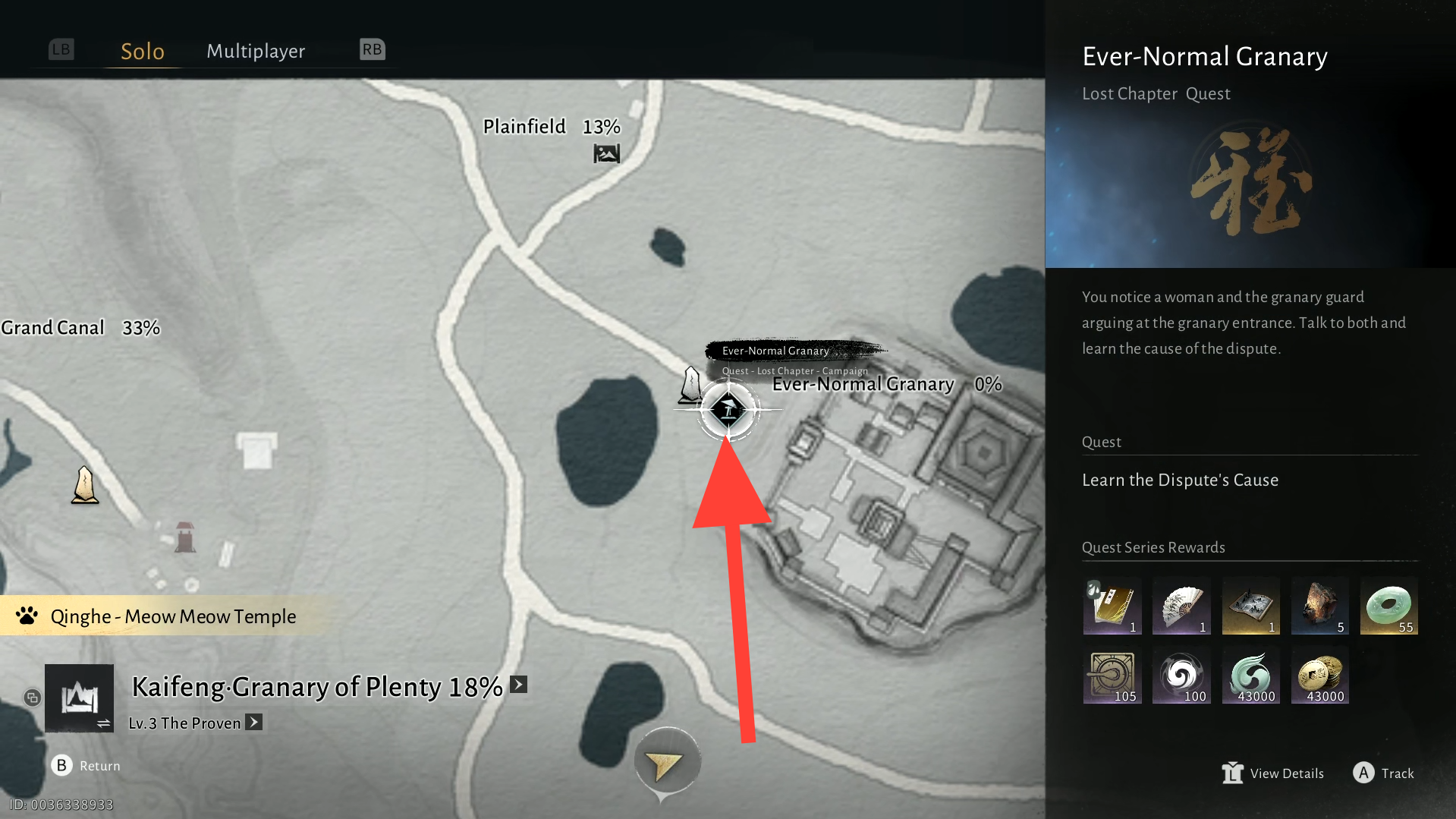The image size is (1456, 819).
Task: Return from the map screen
Action: [x=86, y=765]
